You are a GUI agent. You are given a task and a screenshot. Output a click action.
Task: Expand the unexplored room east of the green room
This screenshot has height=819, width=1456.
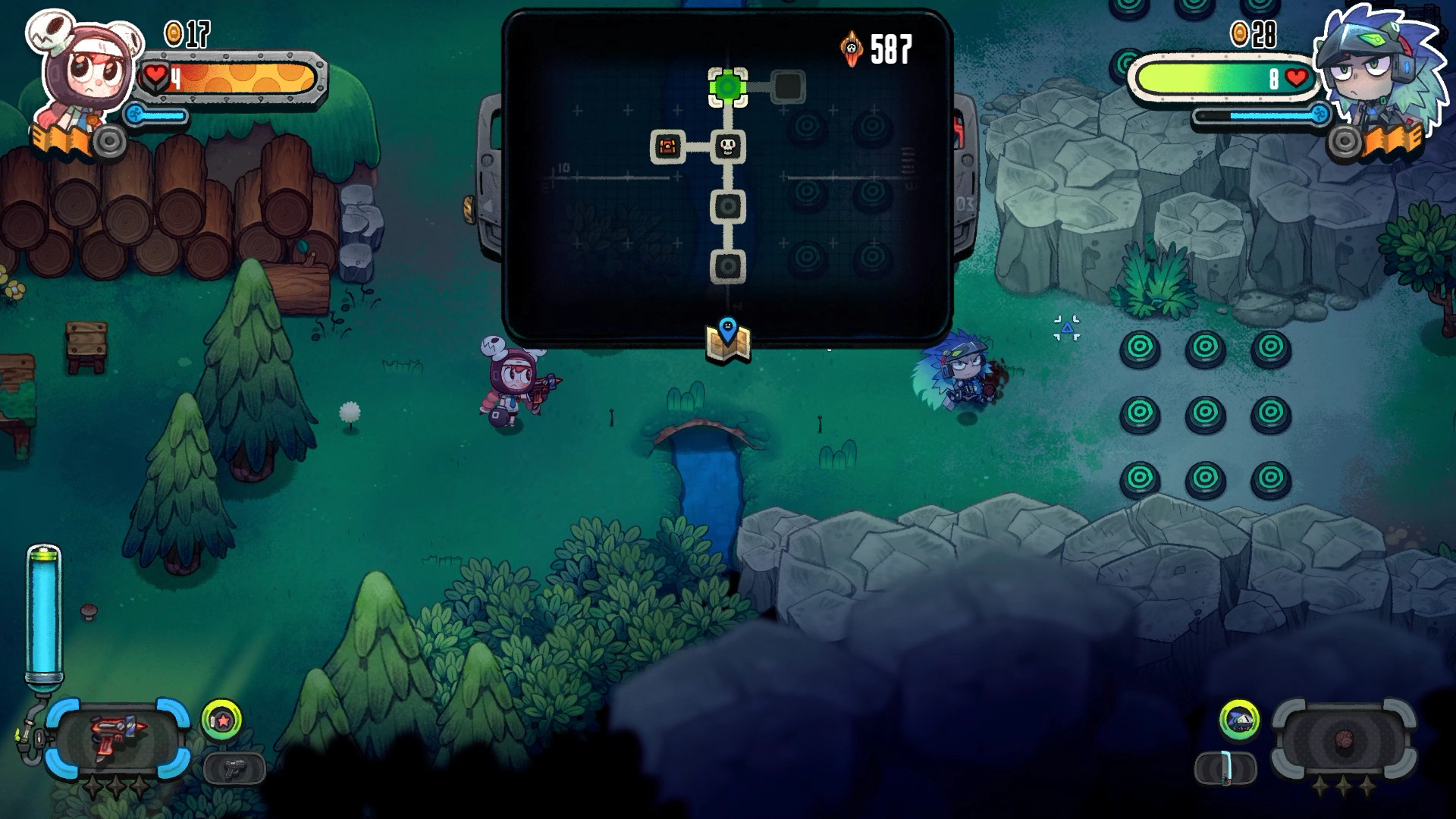click(789, 86)
